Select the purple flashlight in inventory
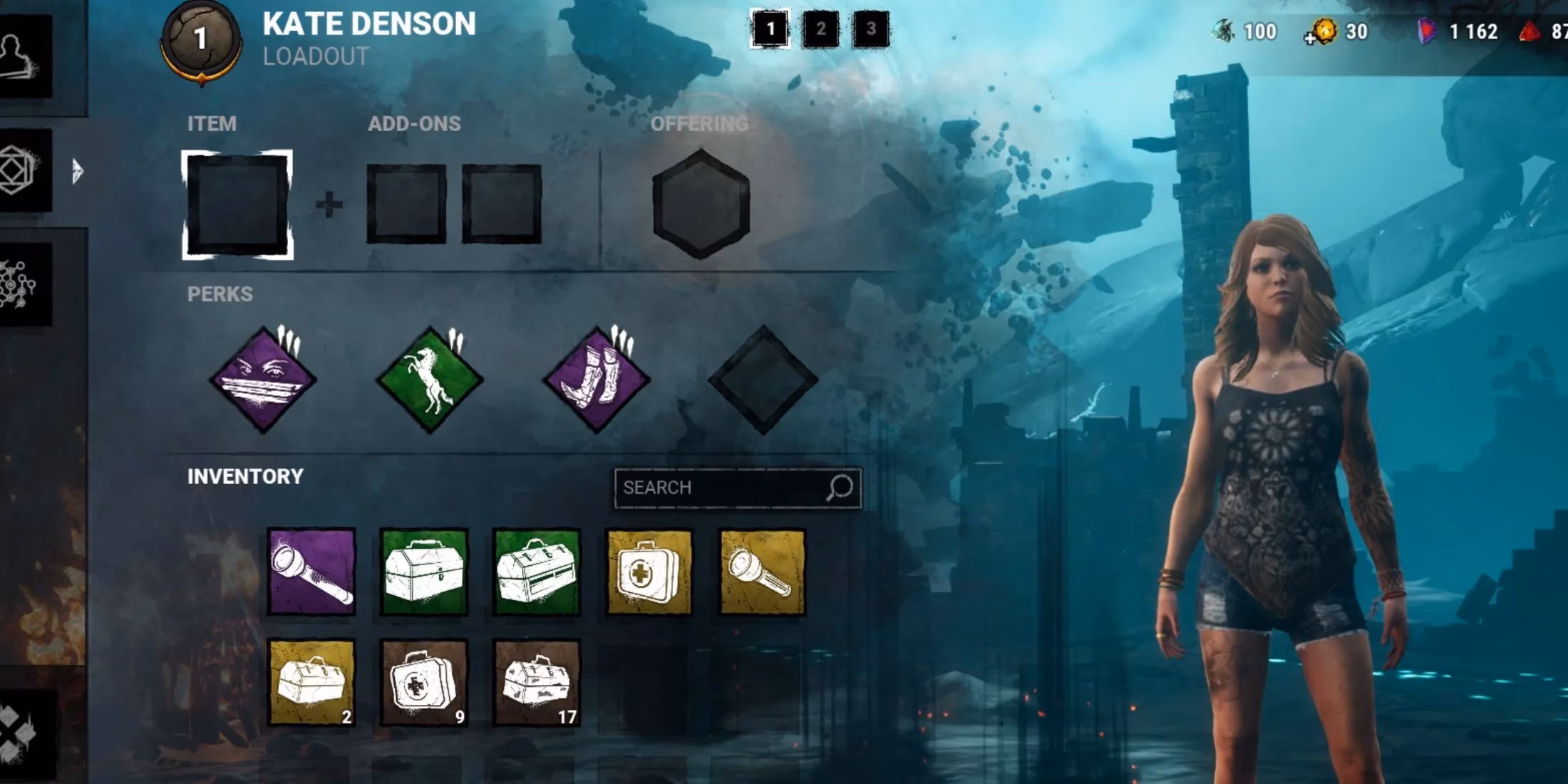This screenshot has width=1568, height=784. (x=314, y=570)
